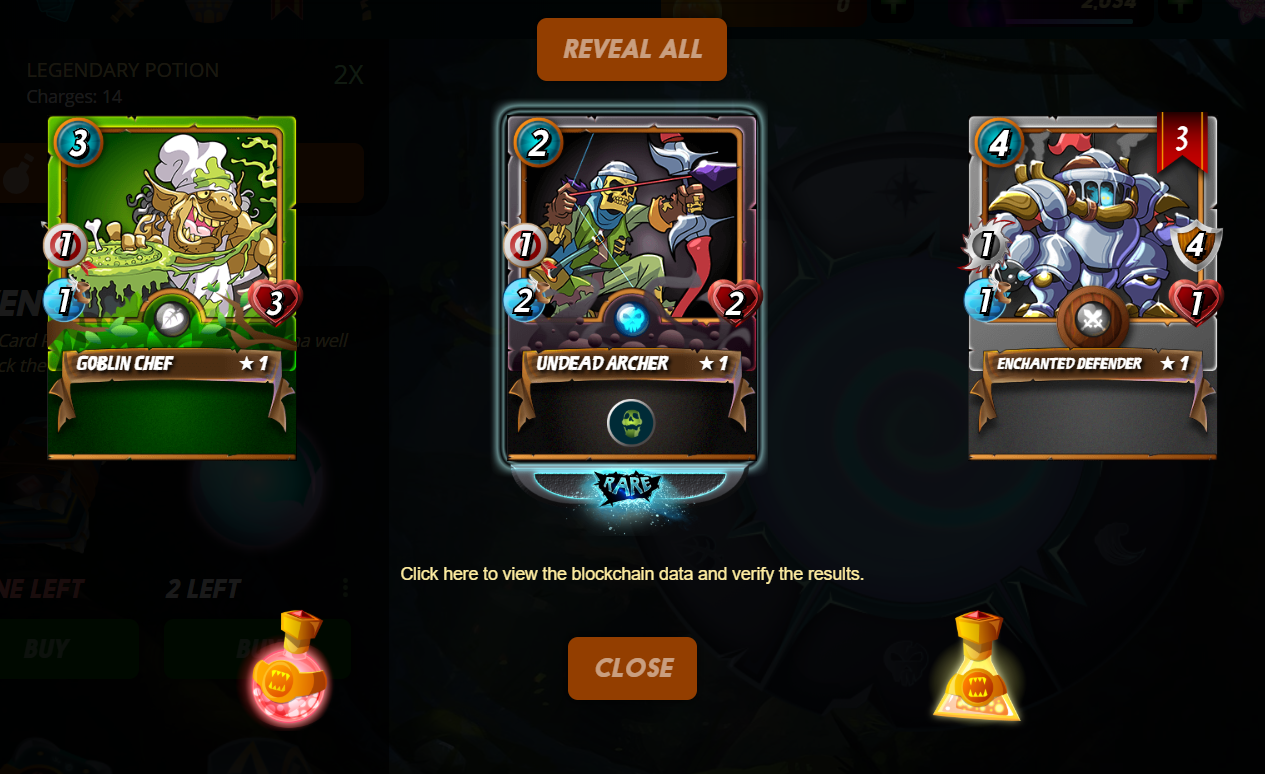The height and width of the screenshot is (774, 1265).
Task: Close the card reveal screen
Action: click(x=632, y=668)
